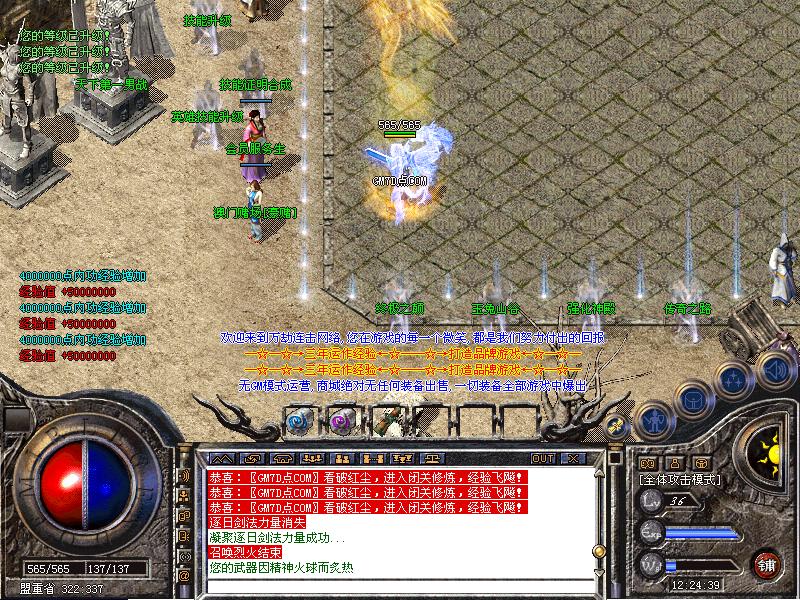Select the purple swirl scroll belt slot

click(343, 422)
